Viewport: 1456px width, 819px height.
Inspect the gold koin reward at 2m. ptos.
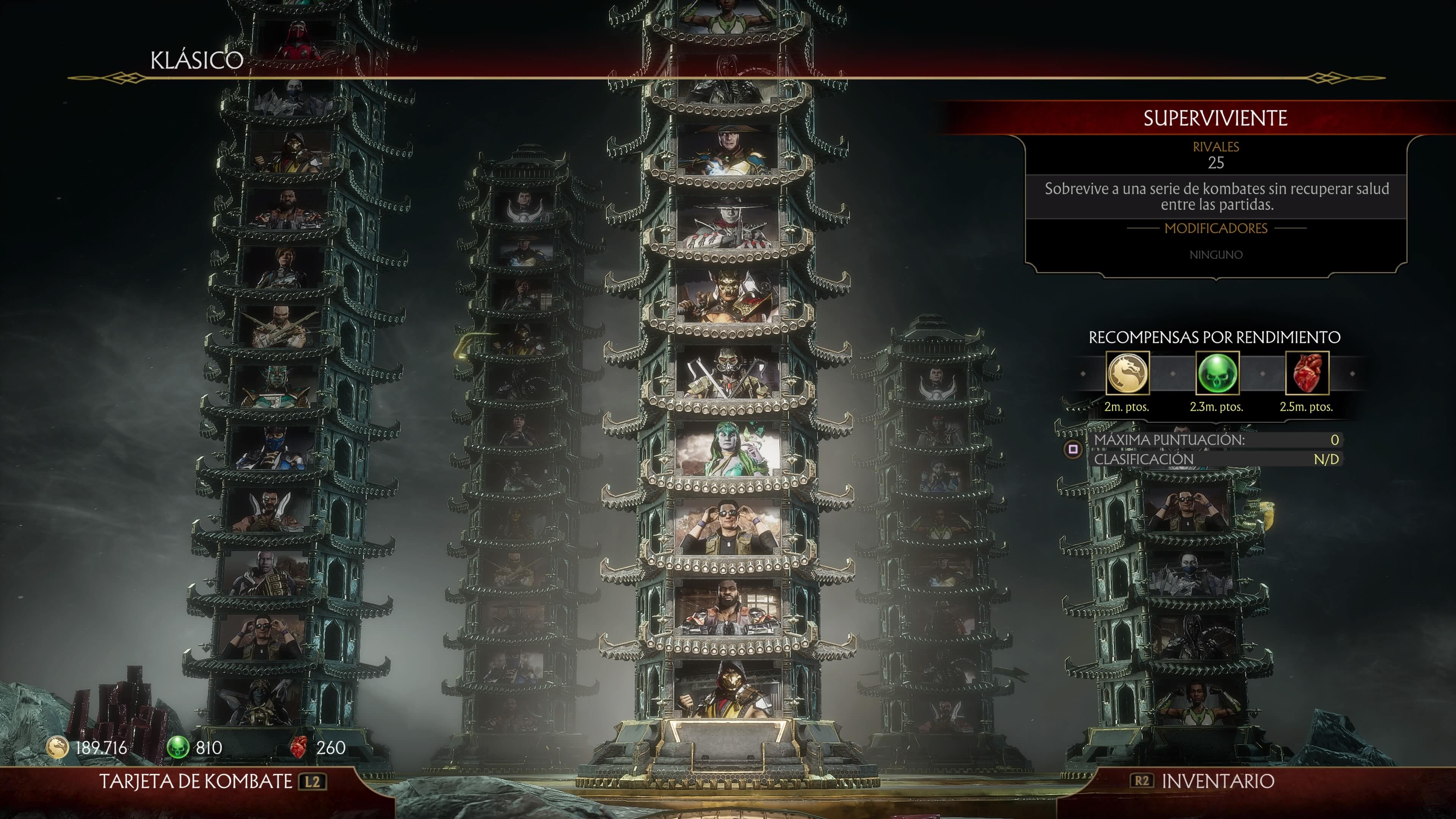click(x=1127, y=373)
